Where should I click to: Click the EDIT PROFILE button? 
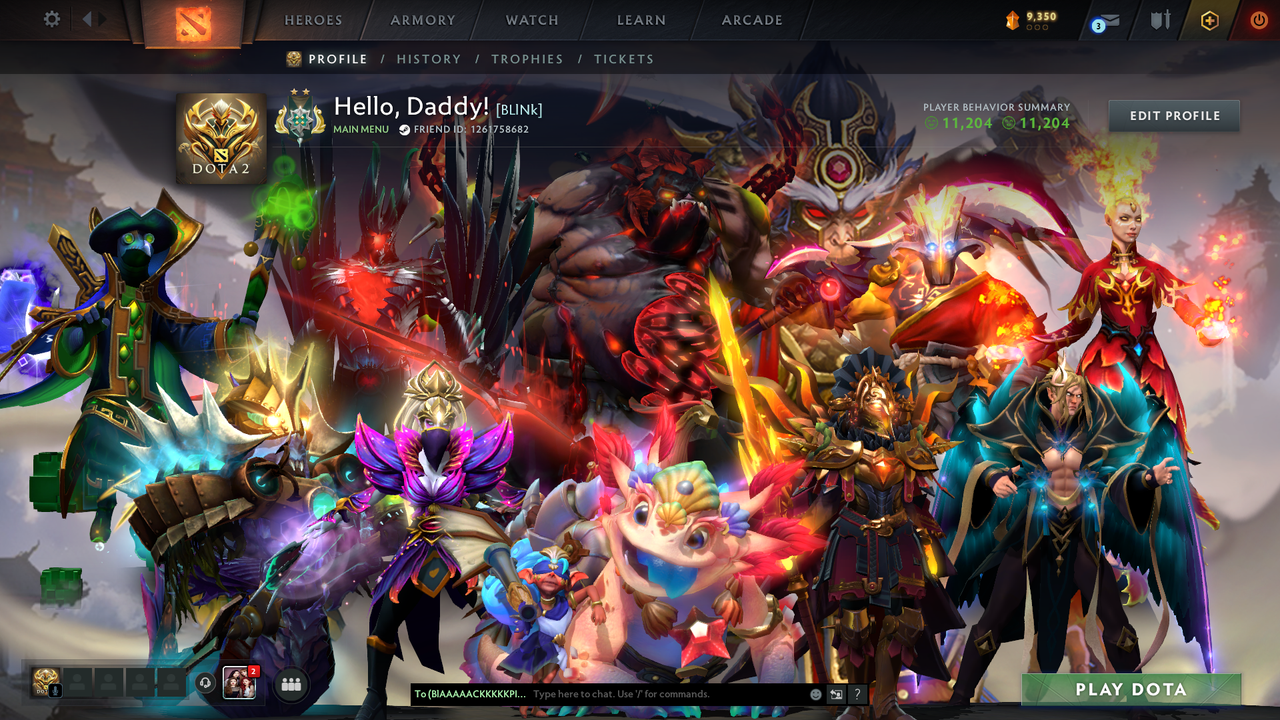tap(1173, 115)
